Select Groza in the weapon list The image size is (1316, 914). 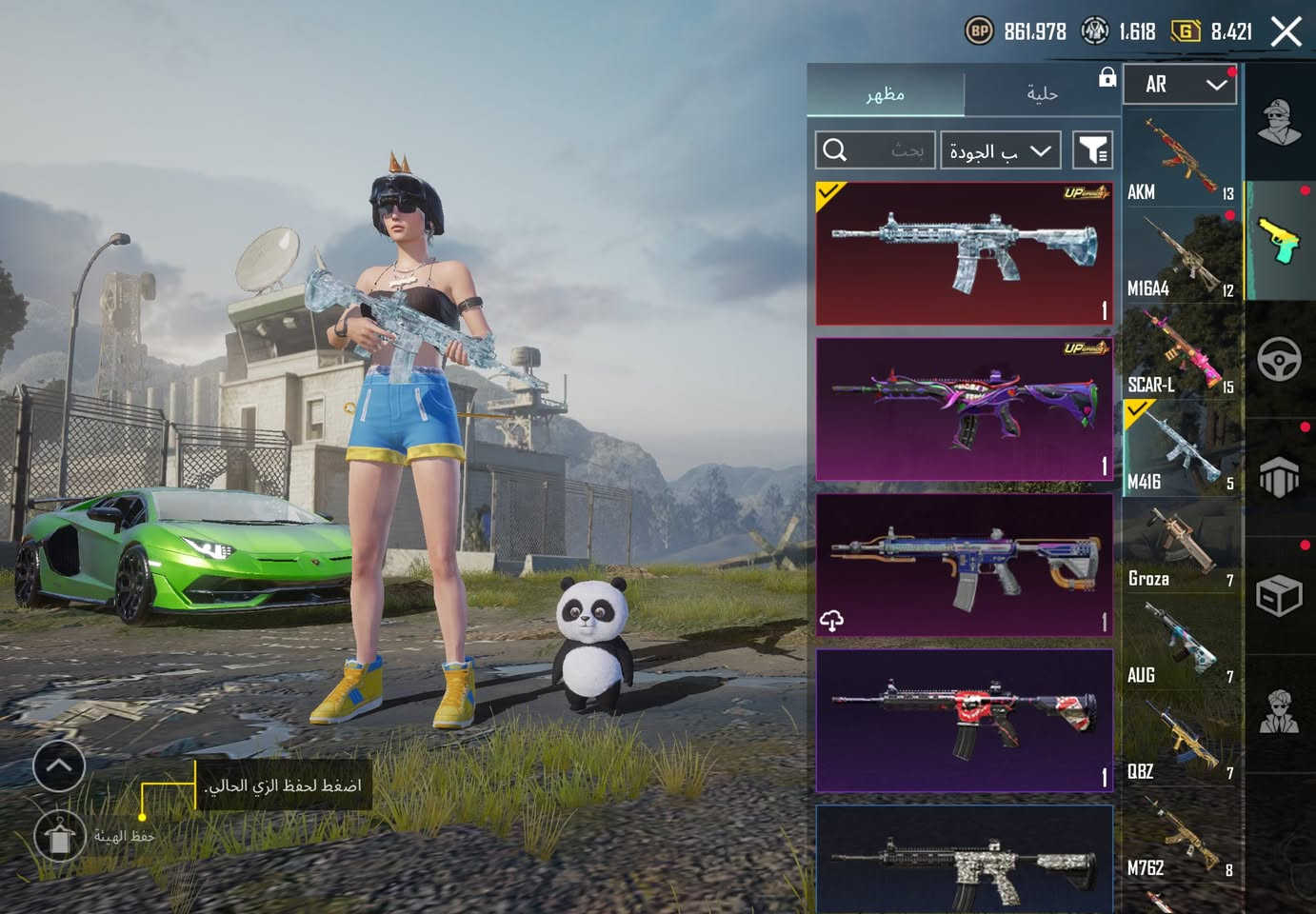pos(1181,546)
